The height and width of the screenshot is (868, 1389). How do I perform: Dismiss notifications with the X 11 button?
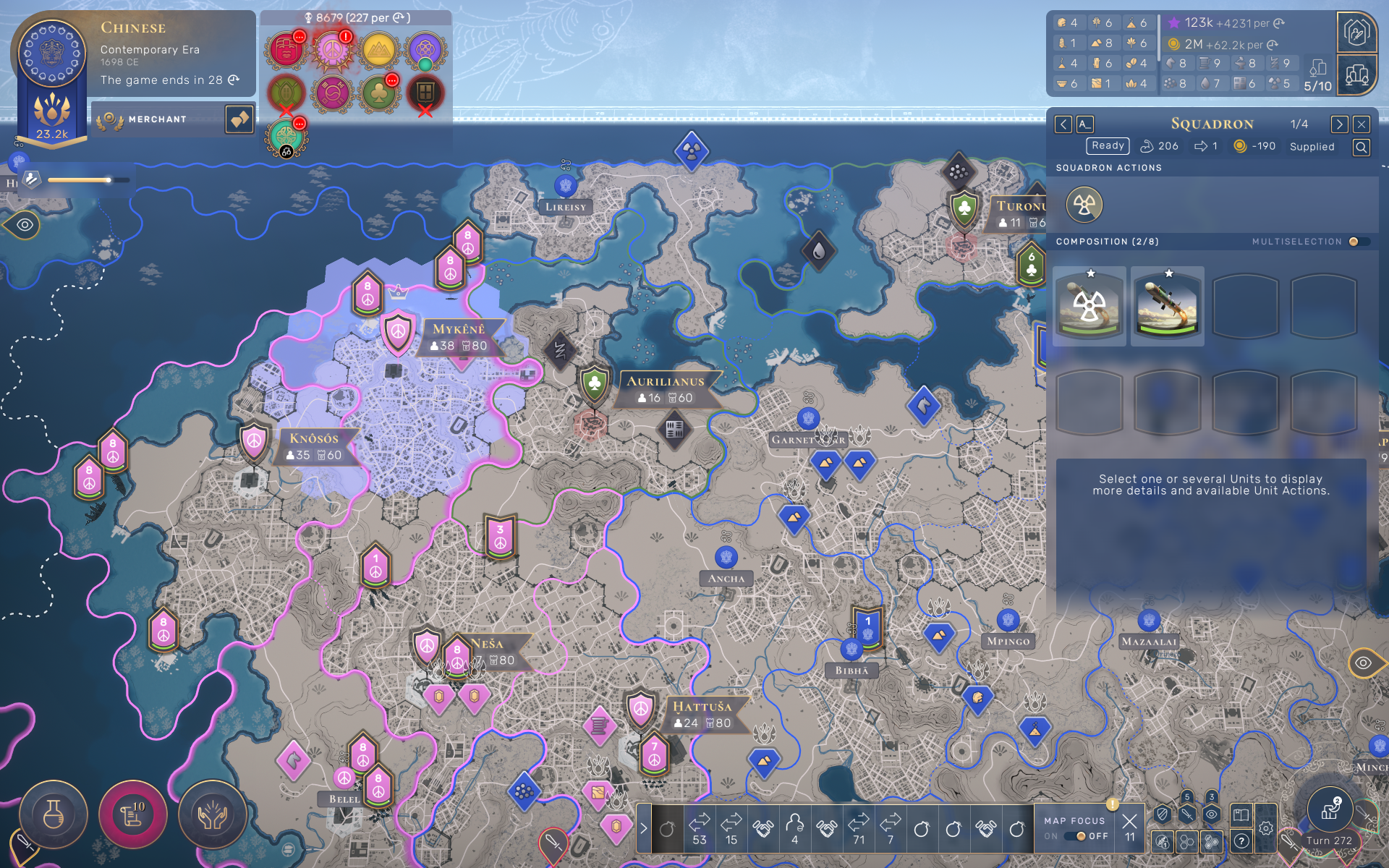tap(1129, 826)
